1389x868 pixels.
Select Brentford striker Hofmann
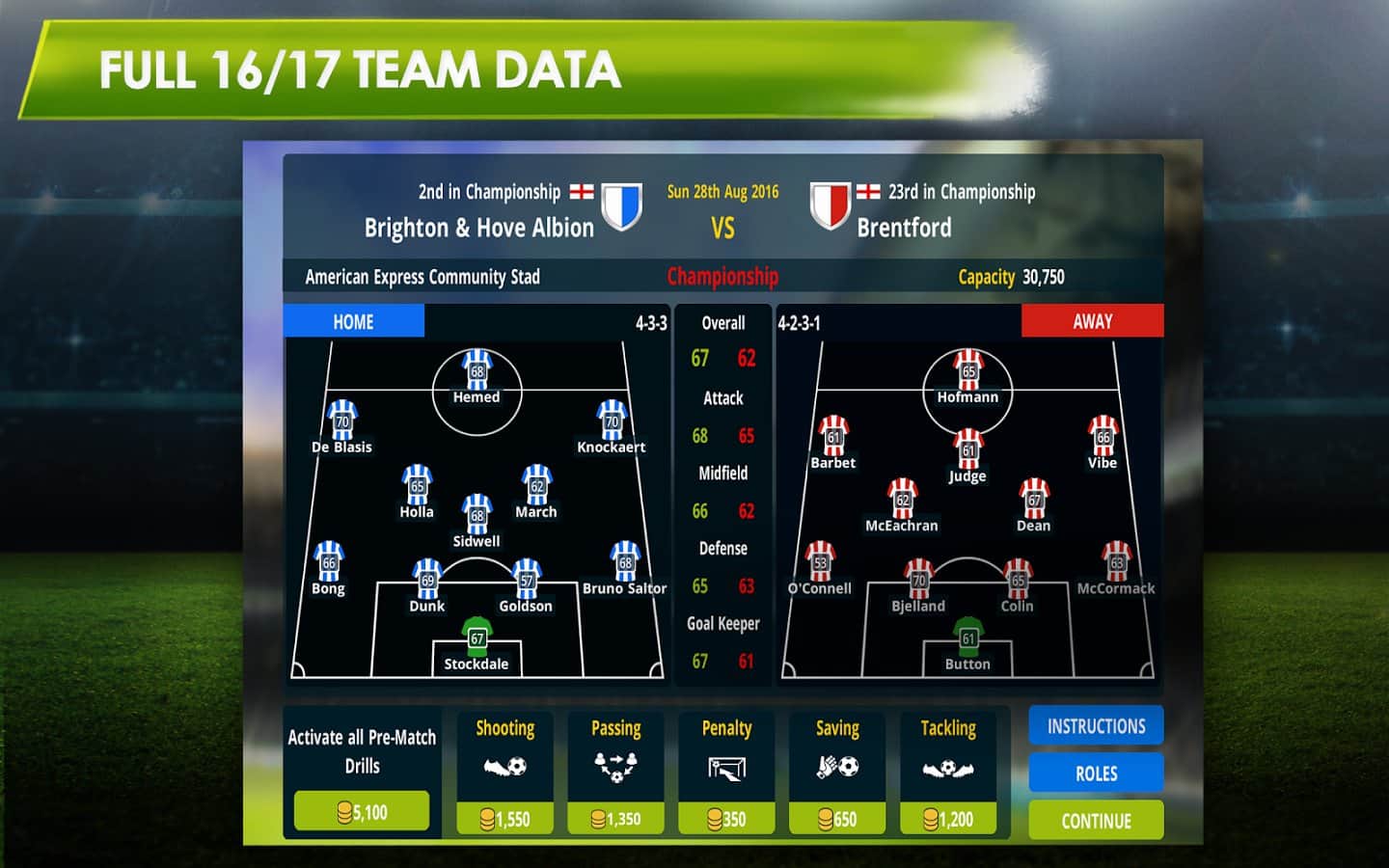click(x=968, y=371)
